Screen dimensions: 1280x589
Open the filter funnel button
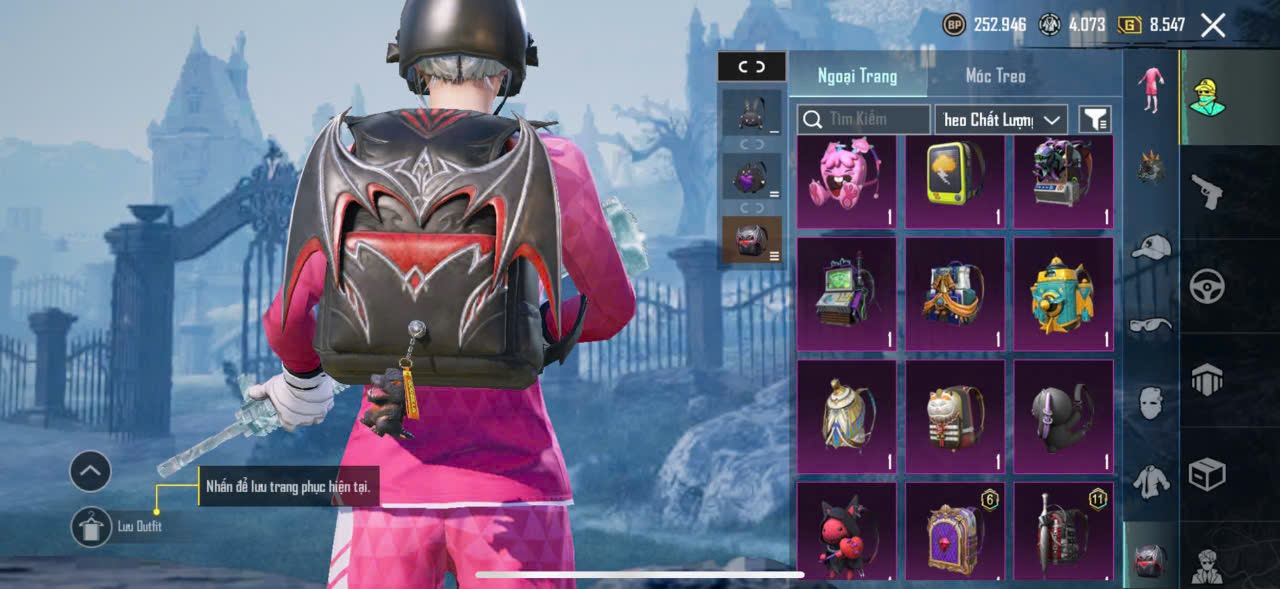pos(1096,120)
